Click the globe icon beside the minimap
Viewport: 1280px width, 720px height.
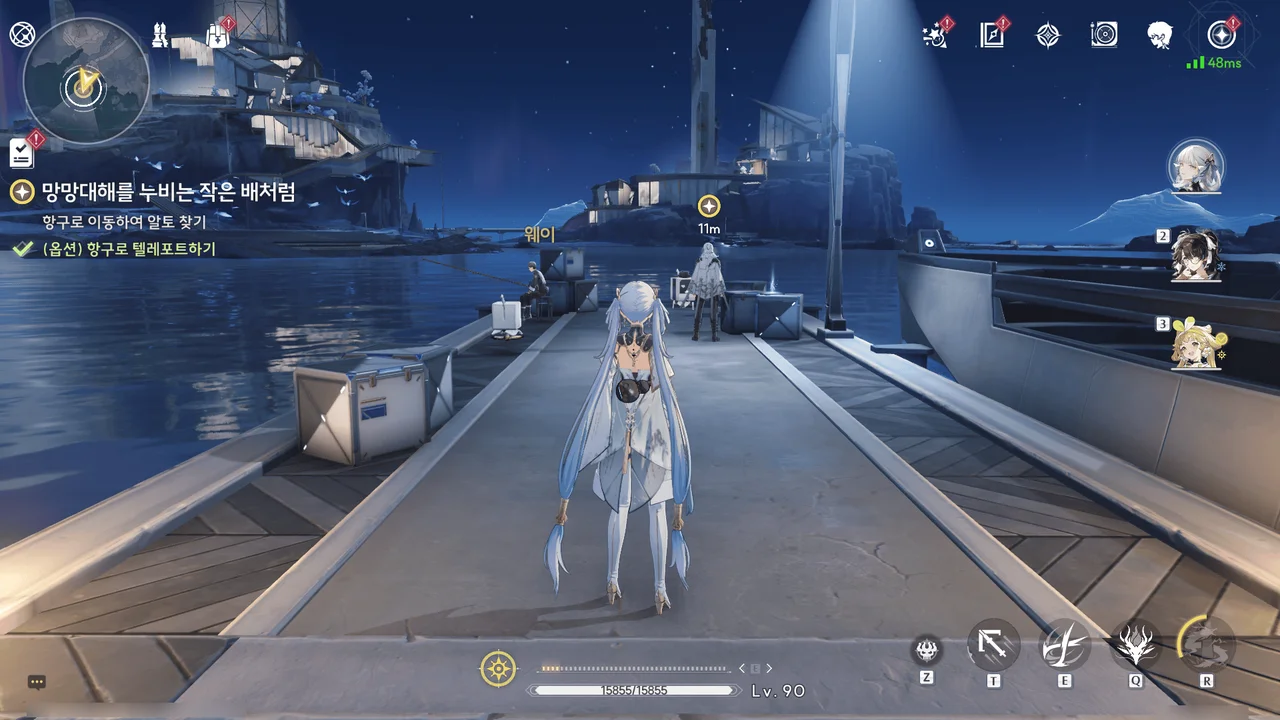coord(21,34)
